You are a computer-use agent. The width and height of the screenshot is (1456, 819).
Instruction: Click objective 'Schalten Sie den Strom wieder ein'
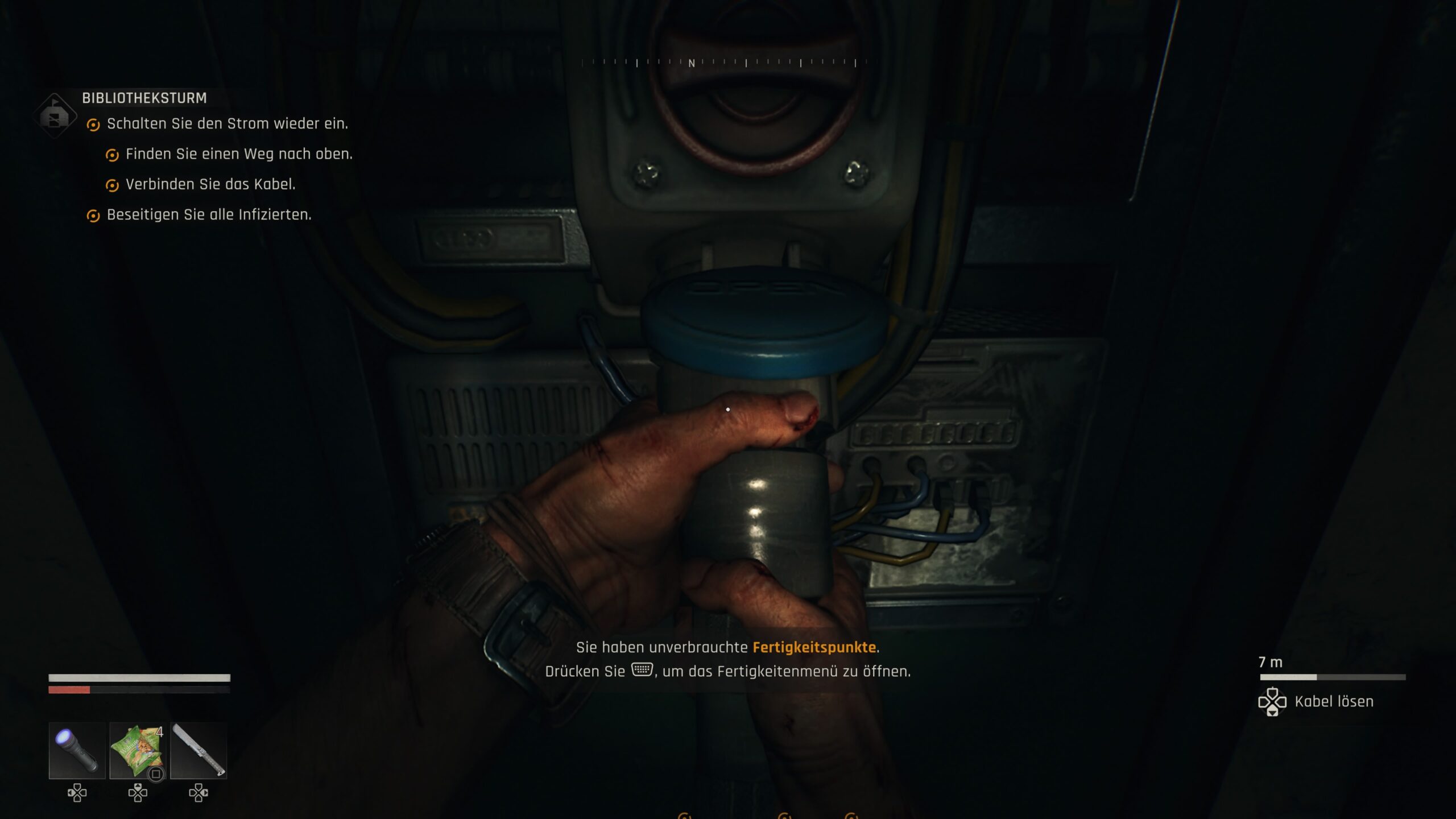tap(227, 124)
